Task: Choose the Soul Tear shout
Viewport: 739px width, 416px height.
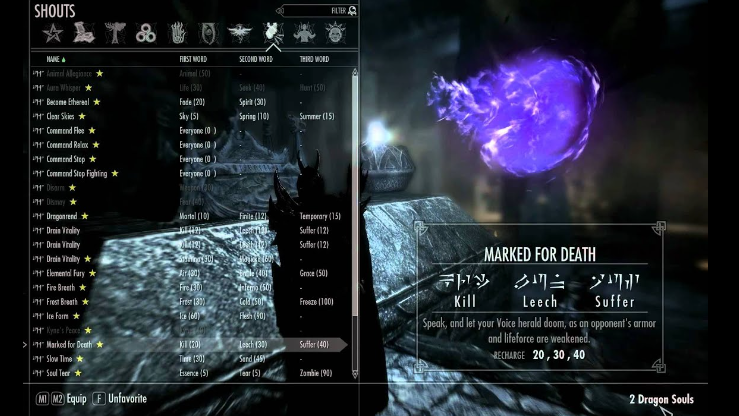Action: [58, 373]
